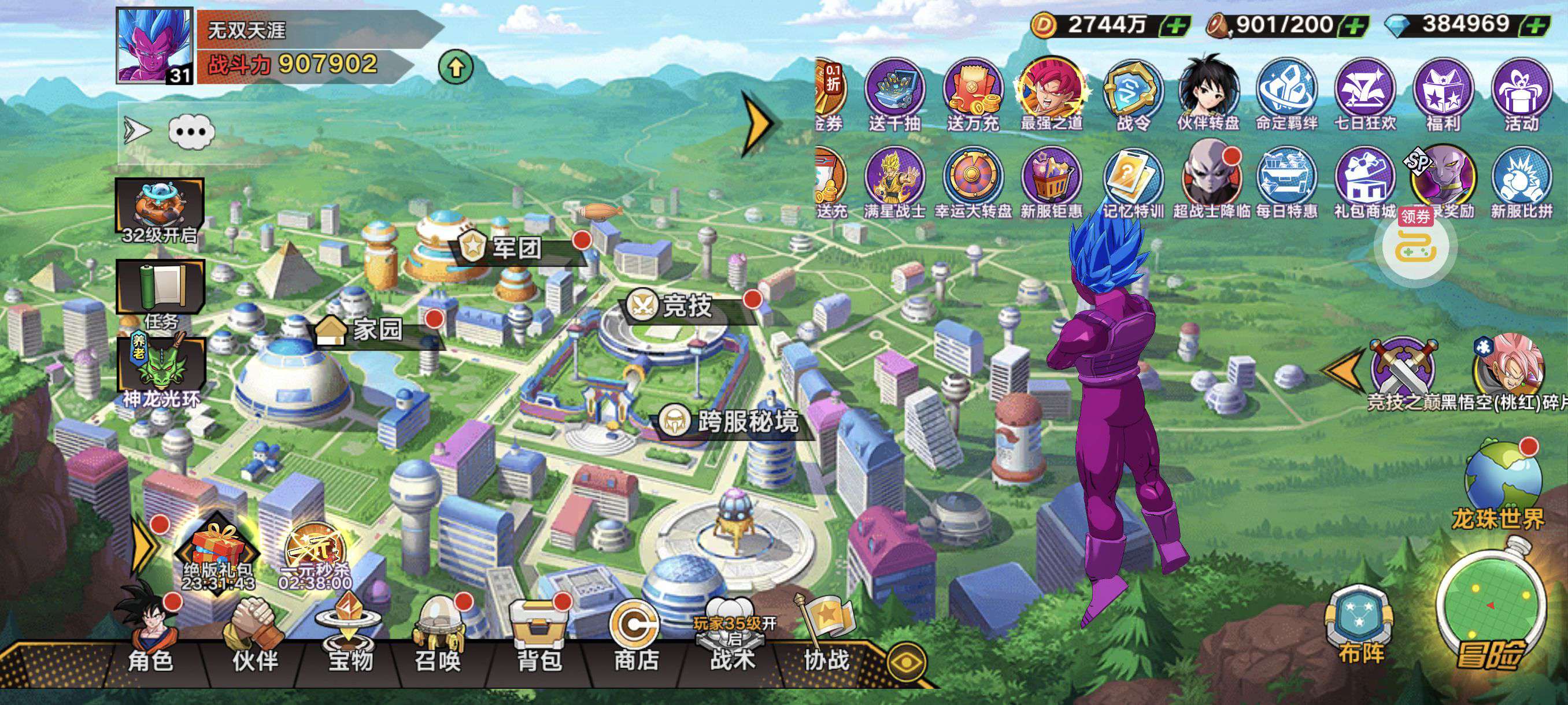Open the 军团 legion building label
This screenshot has height=705, width=1568.
pos(516,247)
